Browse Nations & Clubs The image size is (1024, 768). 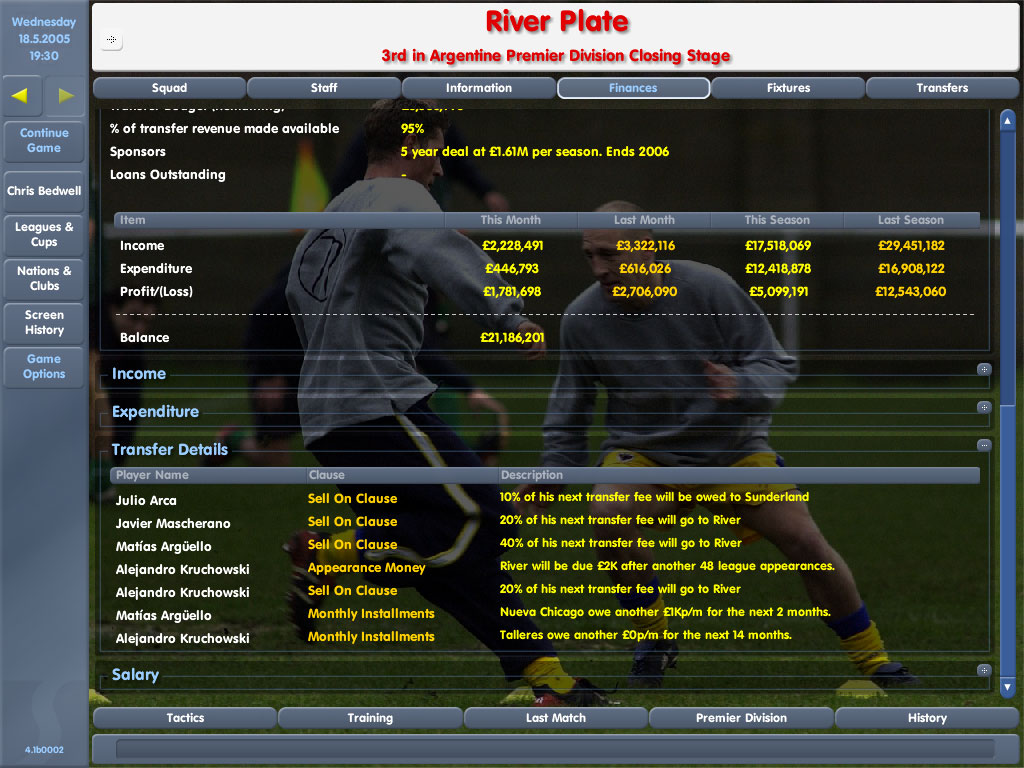(44, 278)
